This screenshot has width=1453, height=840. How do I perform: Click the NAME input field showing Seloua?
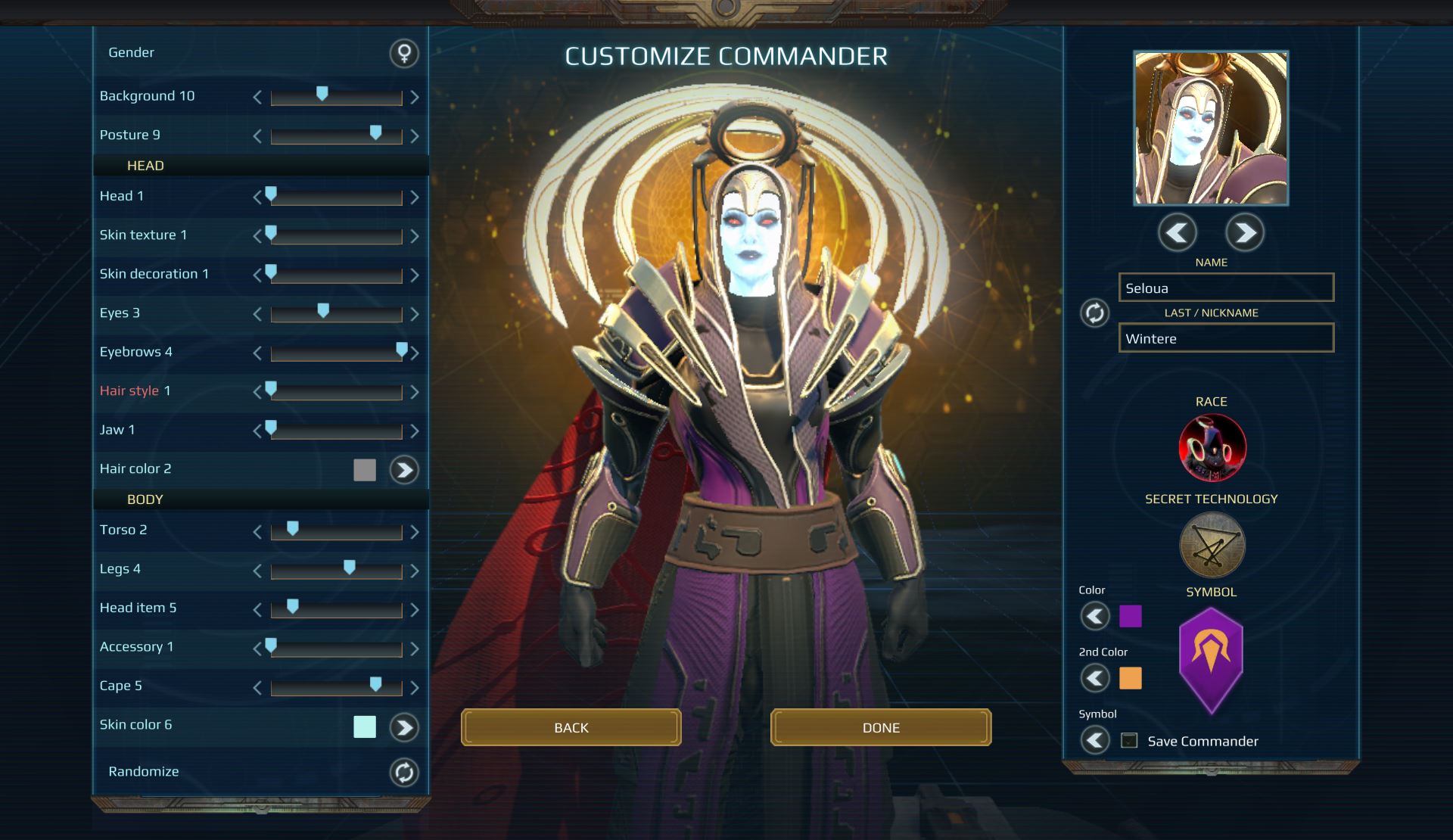click(1226, 288)
